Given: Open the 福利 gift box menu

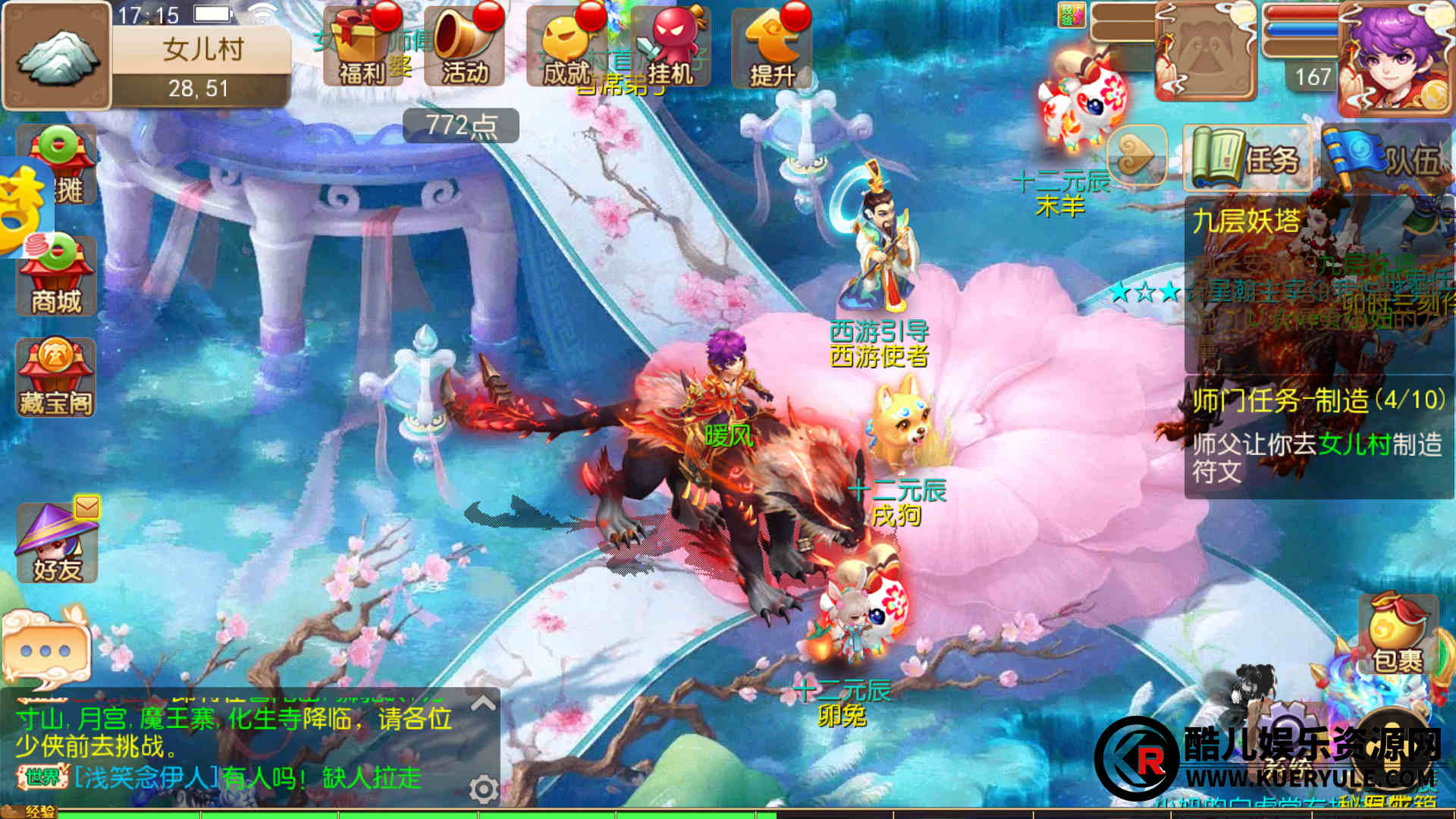Looking at the screenshot, I should (362, 47).
